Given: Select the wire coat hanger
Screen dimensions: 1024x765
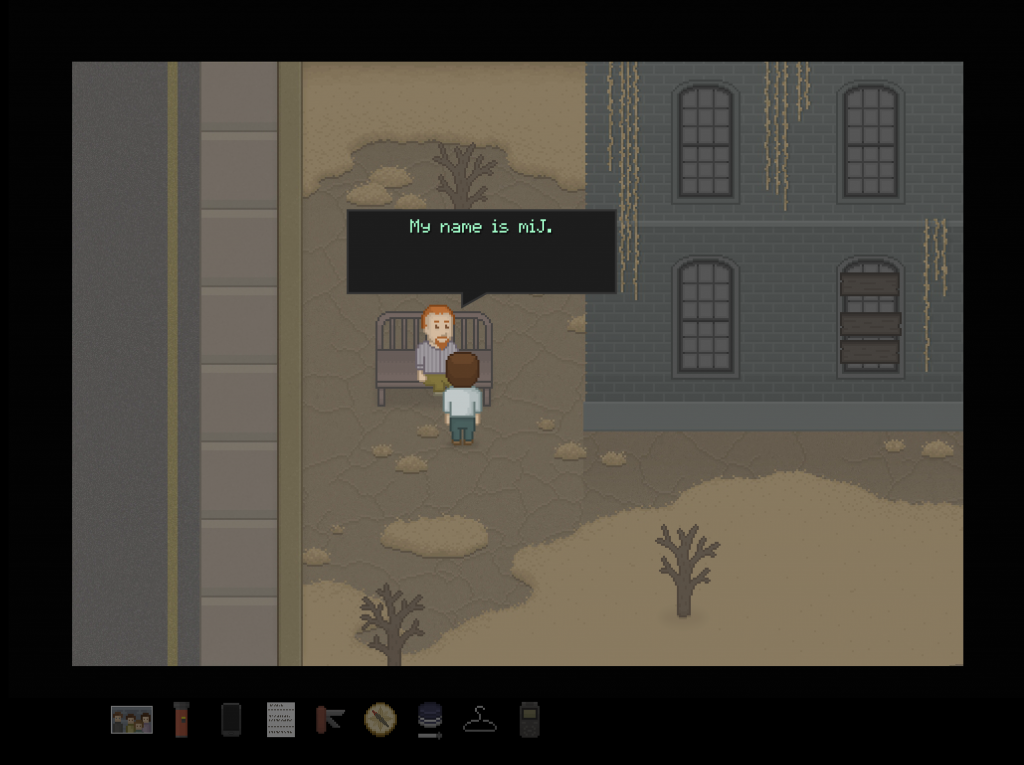Looking at the screenshot, I should tap(480, 719).
